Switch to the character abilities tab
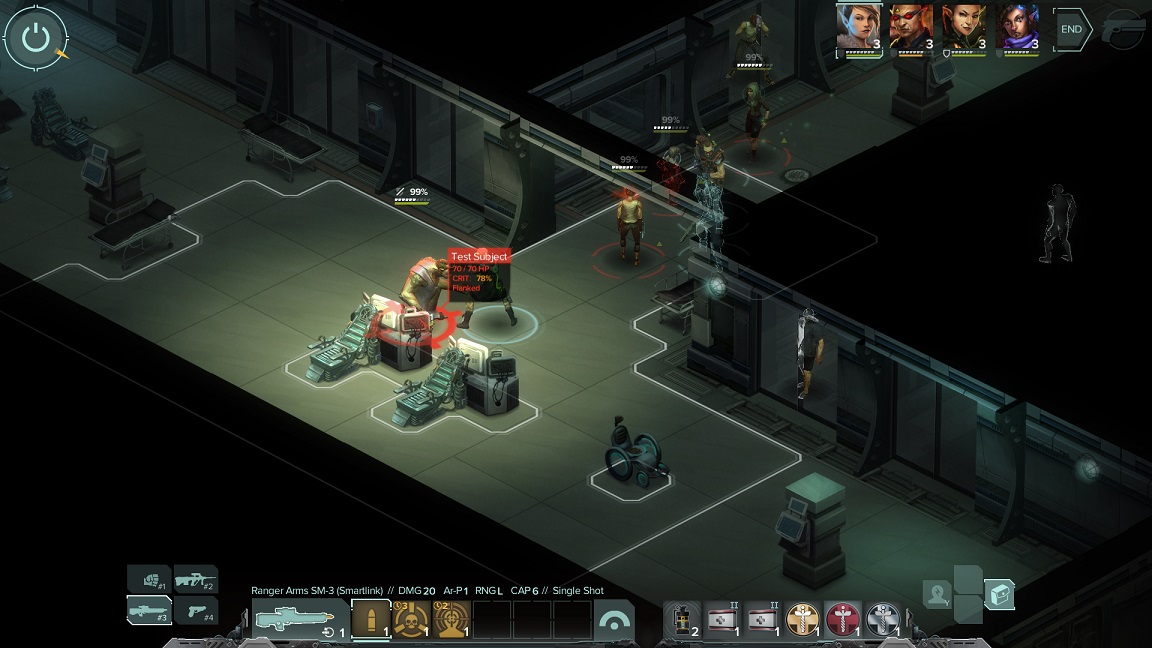Image resolution: width=1152 pixels, height=648 pixels. point(937,595)
